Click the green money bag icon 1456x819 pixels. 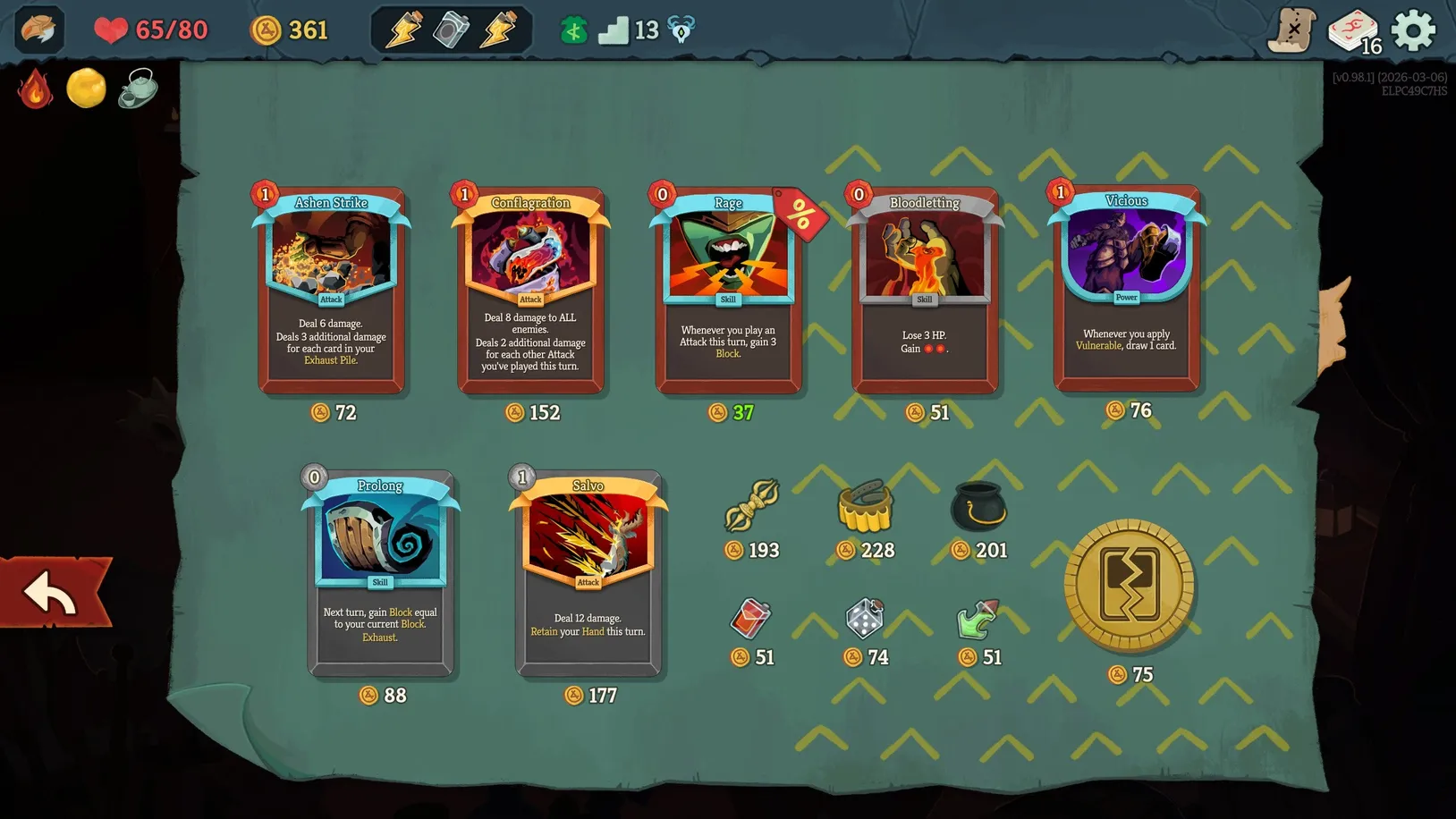point(571,30)
